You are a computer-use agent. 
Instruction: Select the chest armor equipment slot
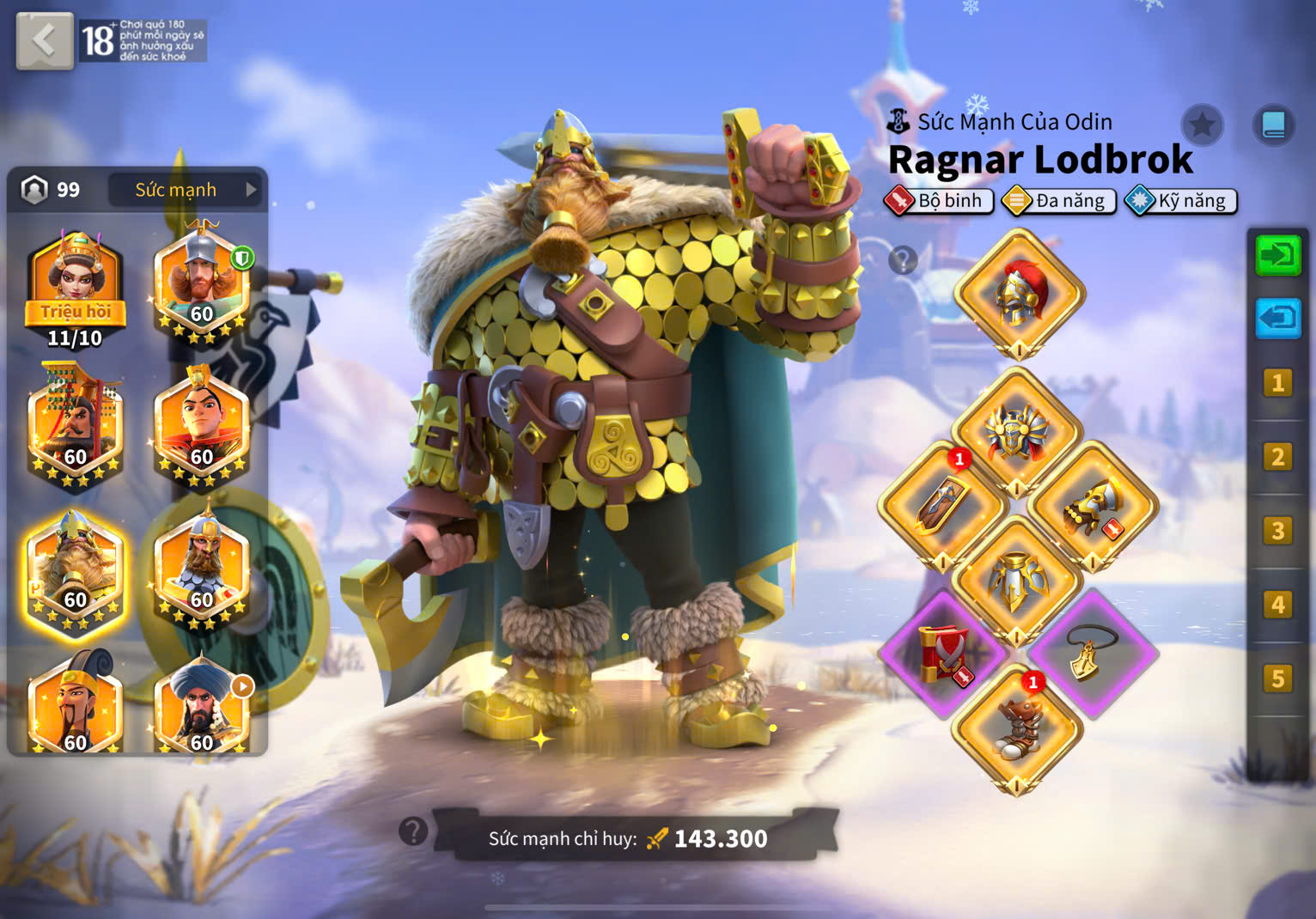[x=1017, y=432]
